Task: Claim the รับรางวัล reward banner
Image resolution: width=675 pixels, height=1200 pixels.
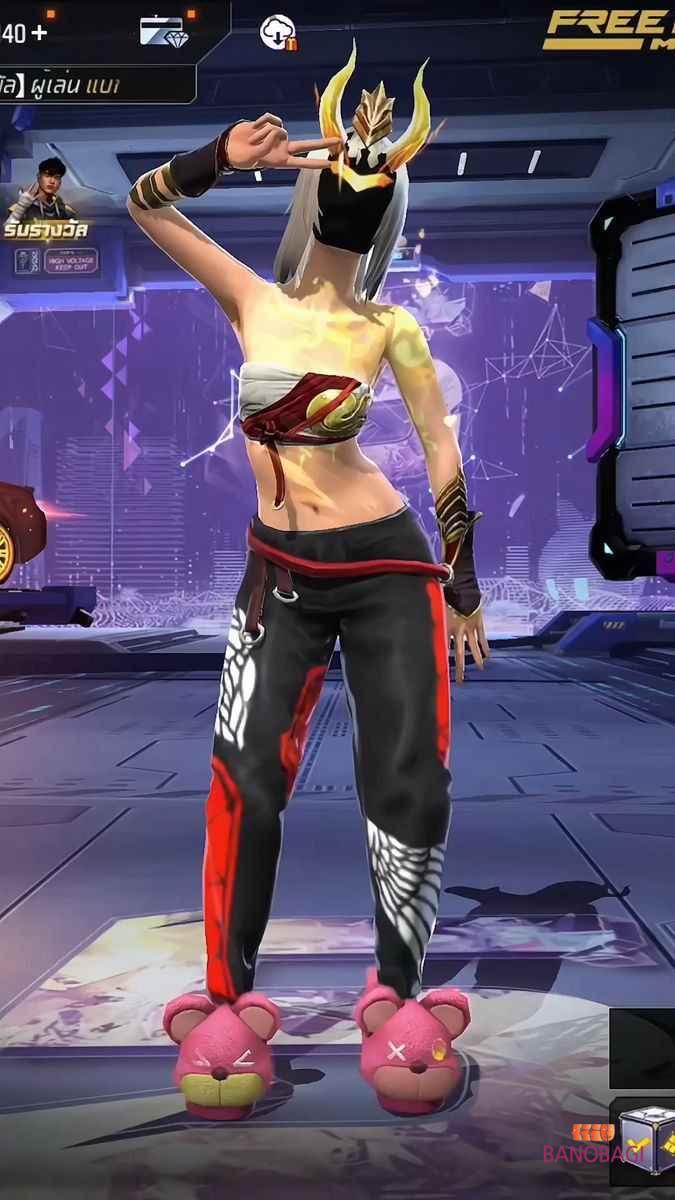Action: point(45,232)
